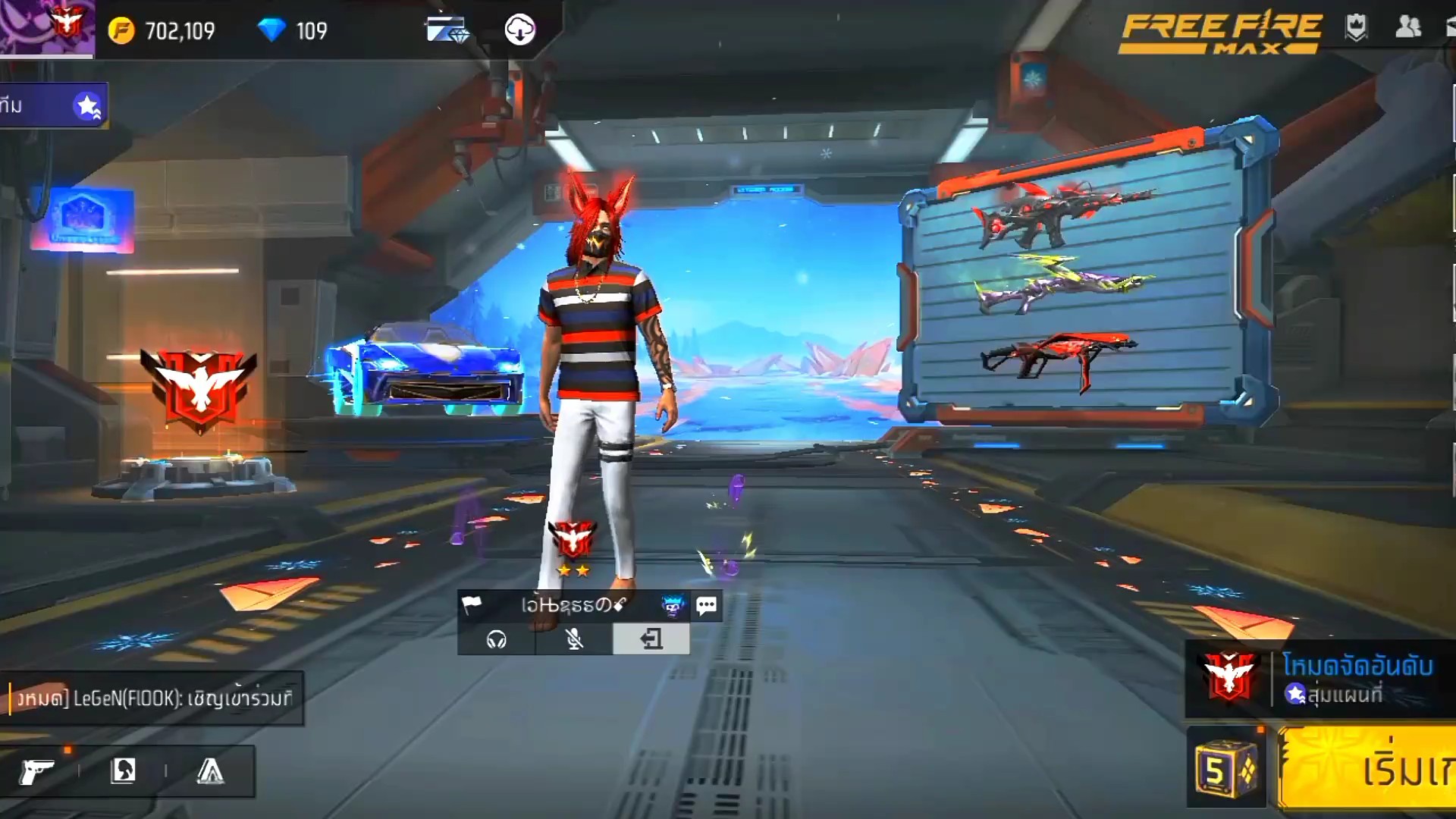This screenshot has width=1456, height=819.
Task: Open the character portrait menu
Action: click(x=123, y=772)
